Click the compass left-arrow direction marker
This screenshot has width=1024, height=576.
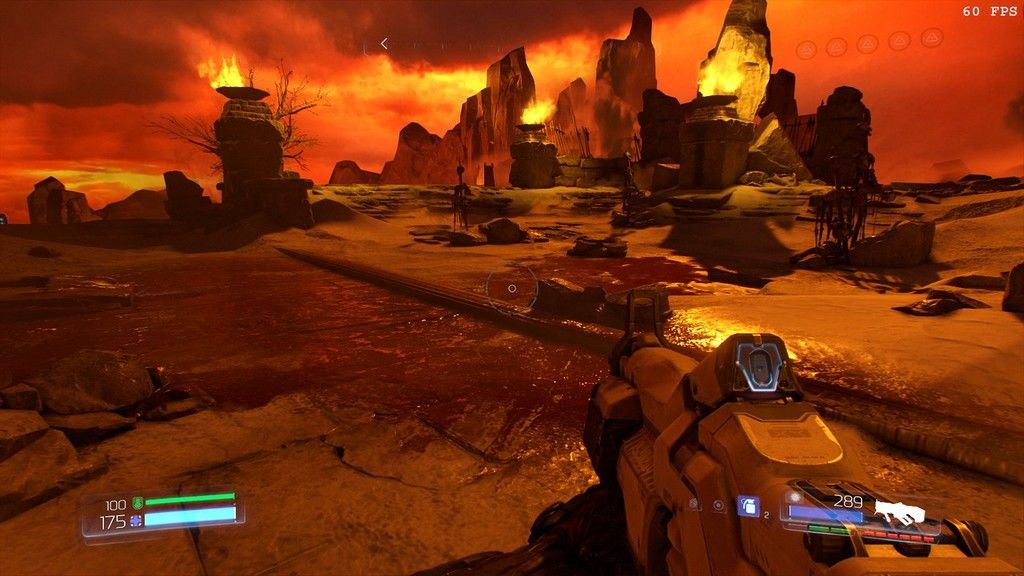384,44
